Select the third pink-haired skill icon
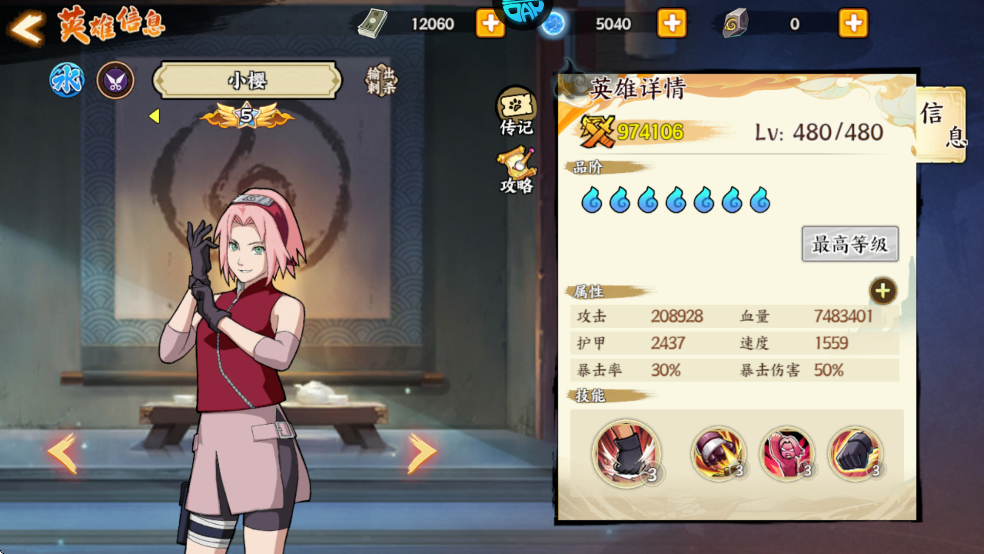Viewport: 984px width, 554px height. 786,453
